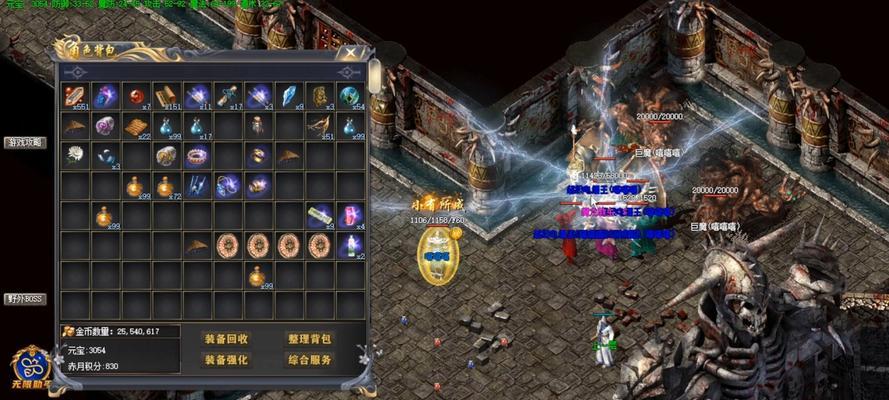Open the 综合服务 menu

(x=309, y=360)
